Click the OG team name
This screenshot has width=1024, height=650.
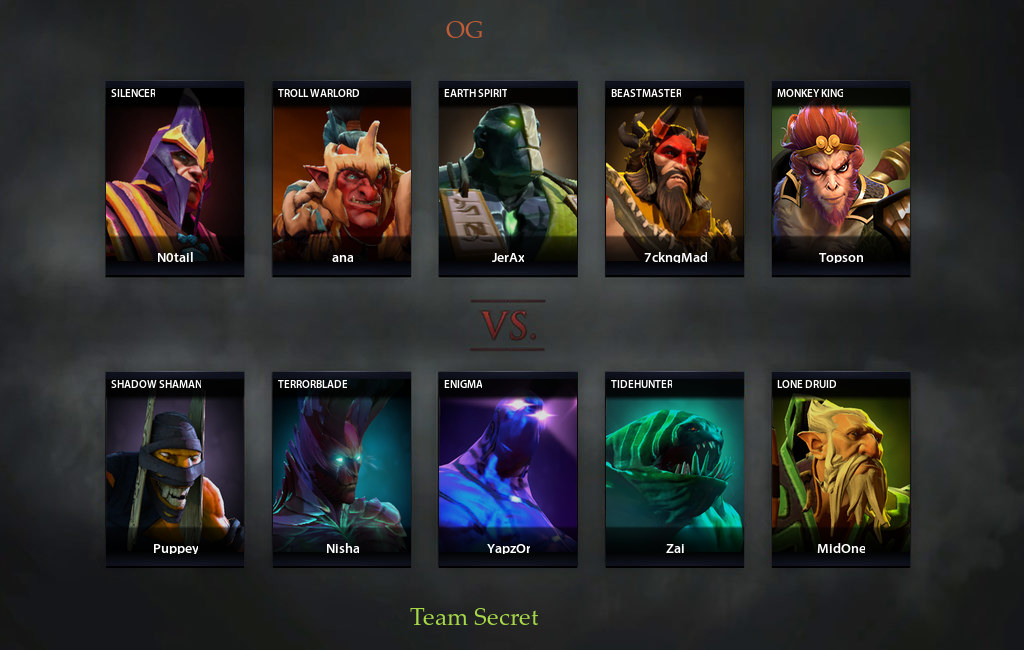tap(464, 30)
